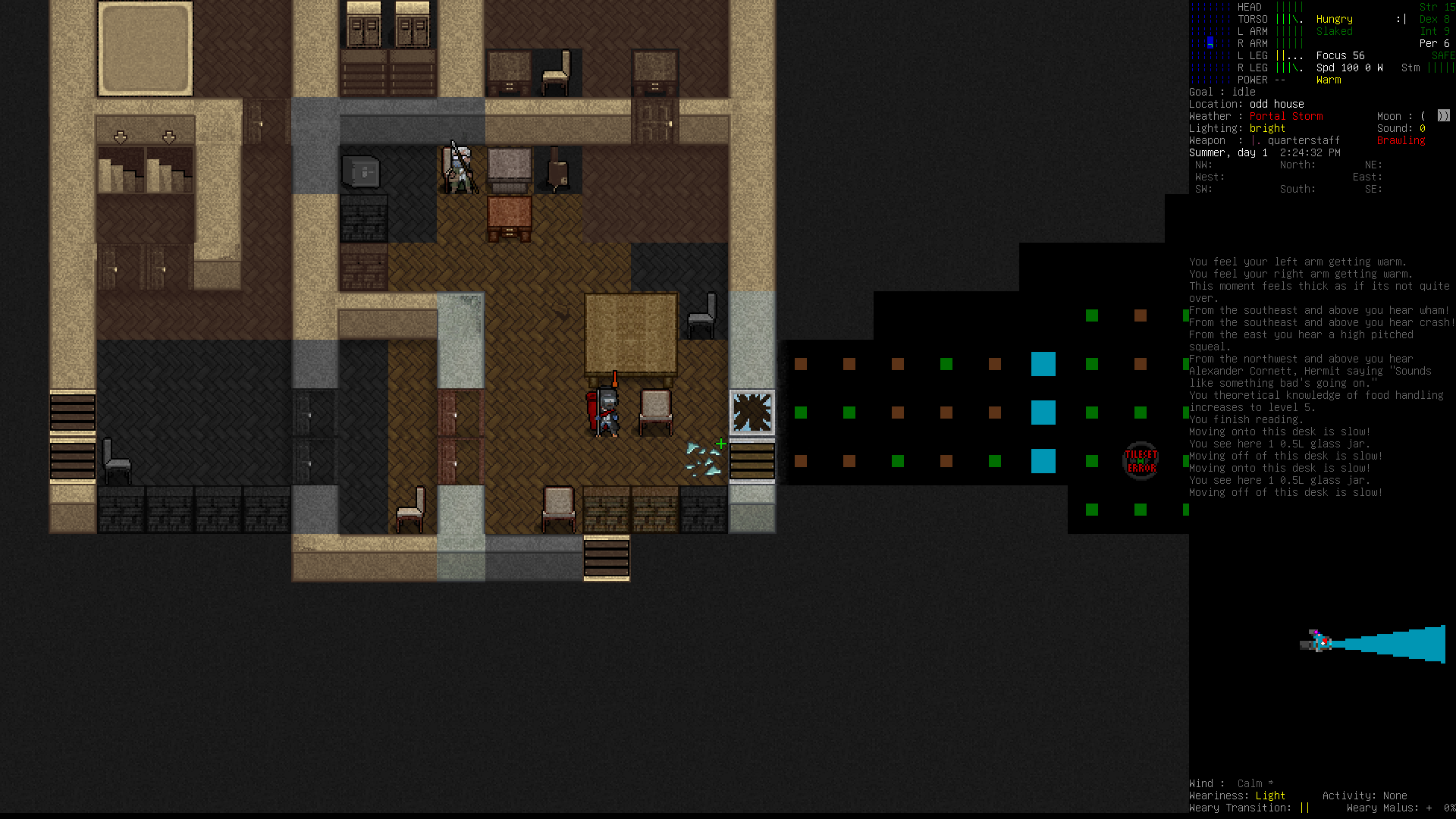Click a cyan water tile on the overmap
1456x819 pixels.
point(1043,364)
